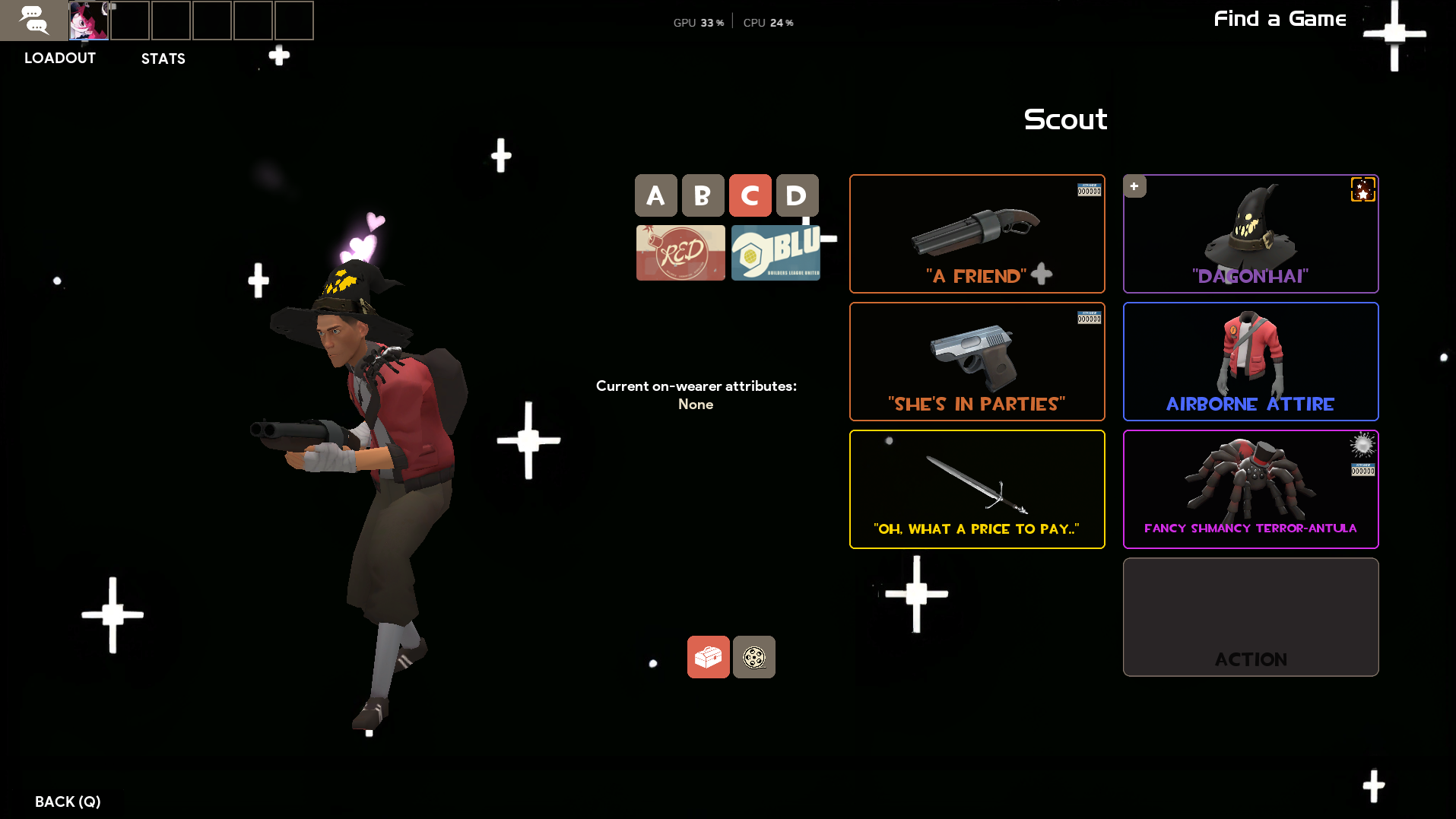1456x819 pixels.
Task: Select the "A Friend" scattergun slot
Action: click(976, 233)
